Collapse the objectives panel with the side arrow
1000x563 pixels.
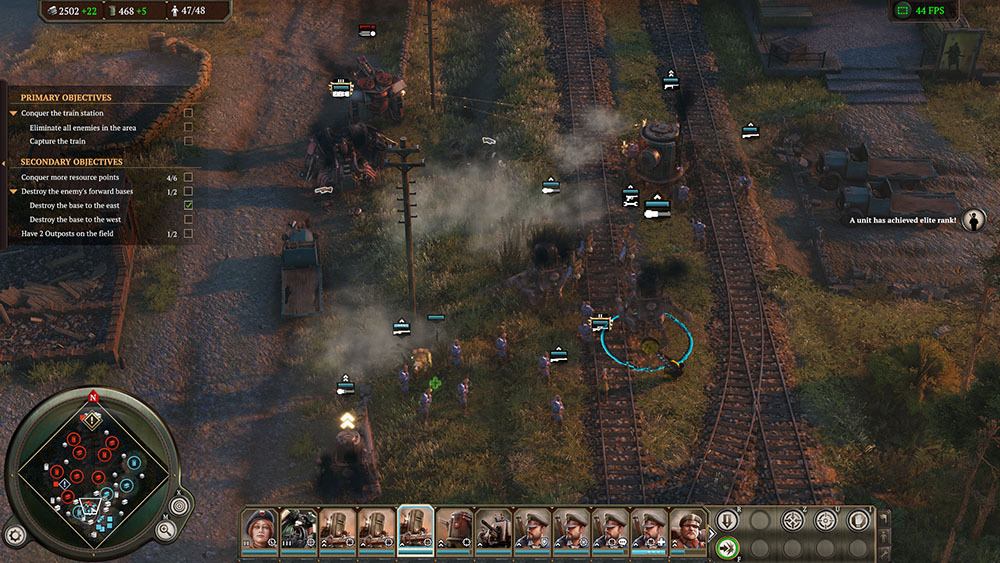(4, 162)
